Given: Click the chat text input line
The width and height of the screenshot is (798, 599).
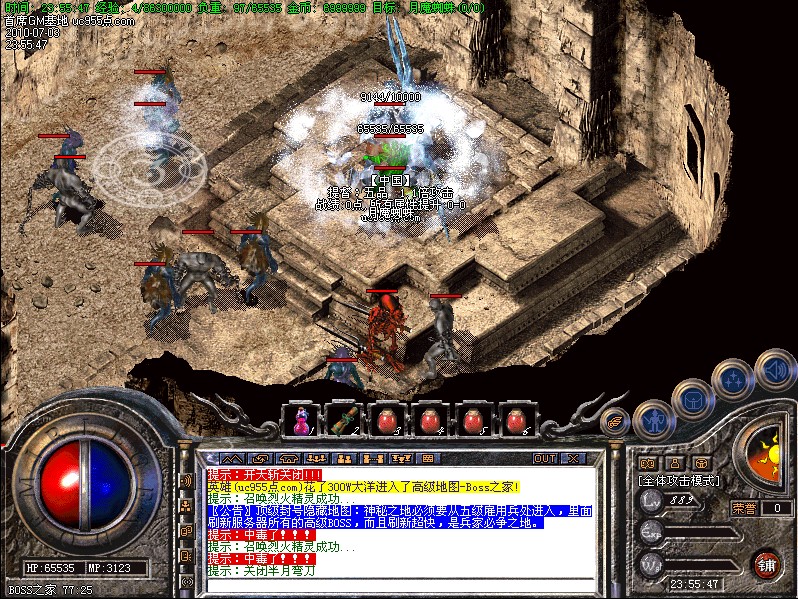Looking at the screenshot, I should coord(400,585).
